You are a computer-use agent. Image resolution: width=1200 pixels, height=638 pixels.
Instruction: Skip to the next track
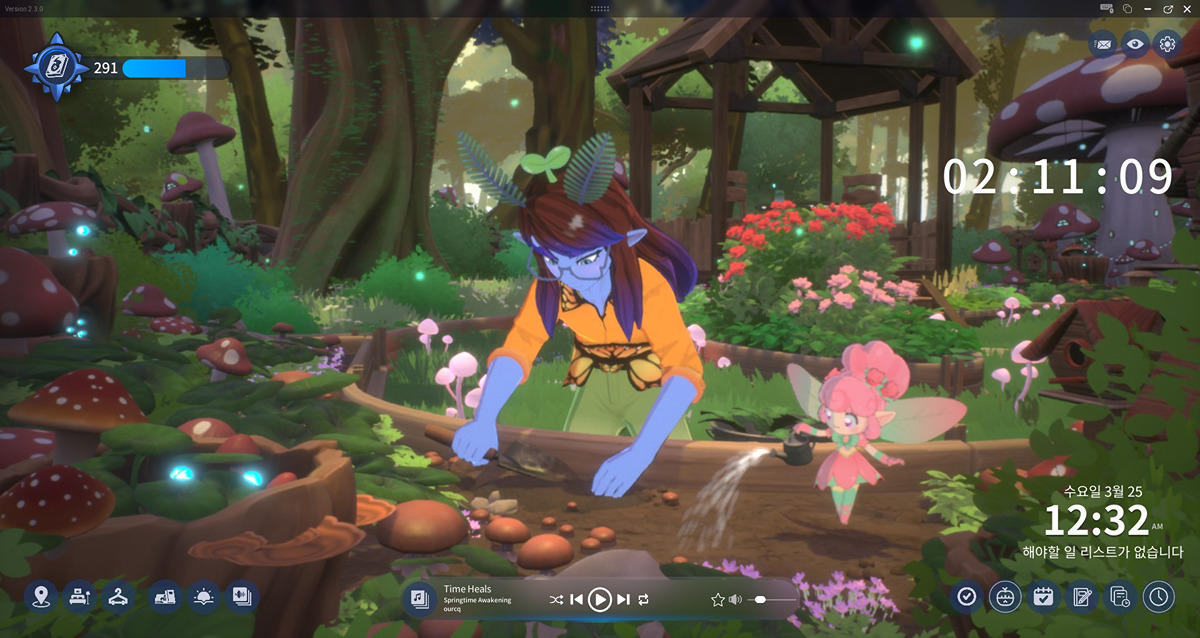pyautogui.click(x=623, y=599)
